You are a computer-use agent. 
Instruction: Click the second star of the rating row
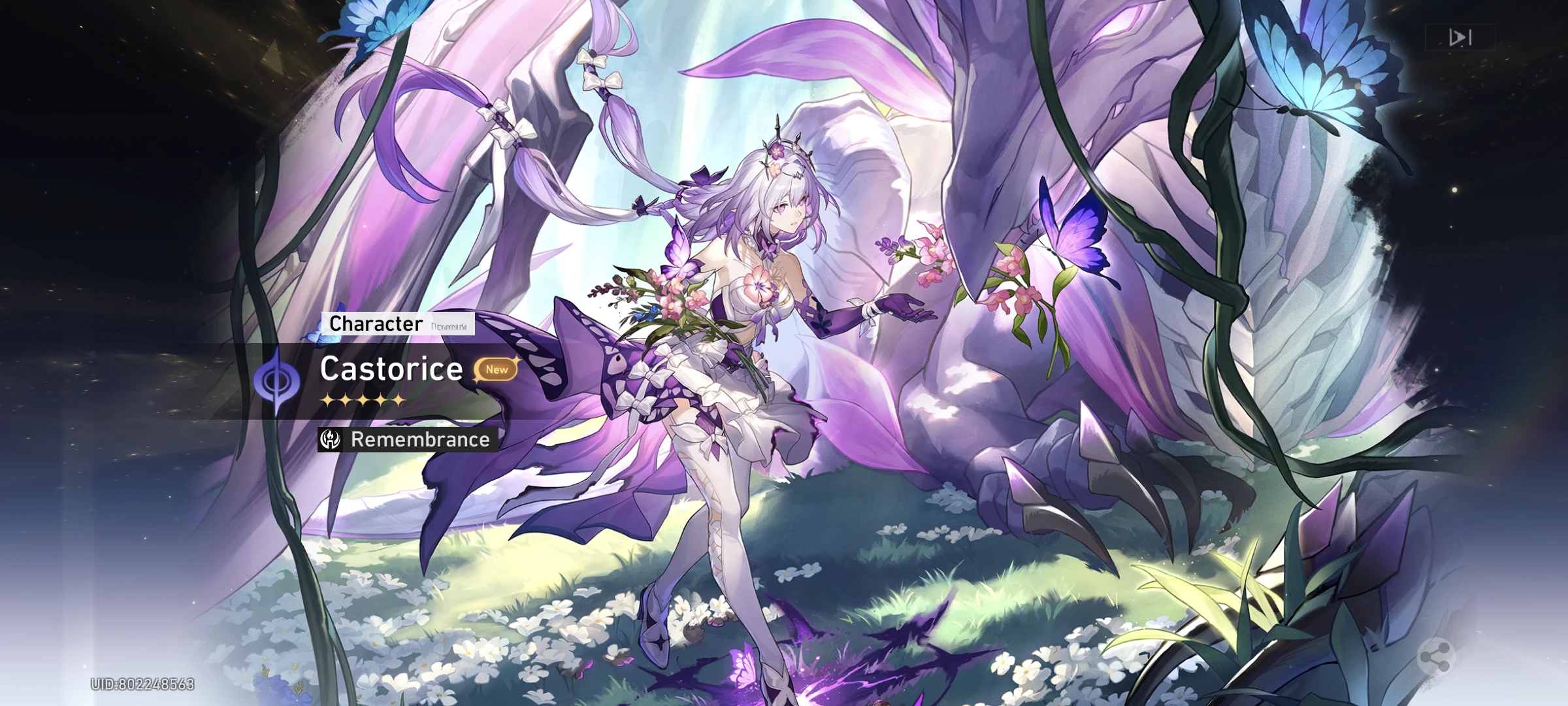(344, 399)
